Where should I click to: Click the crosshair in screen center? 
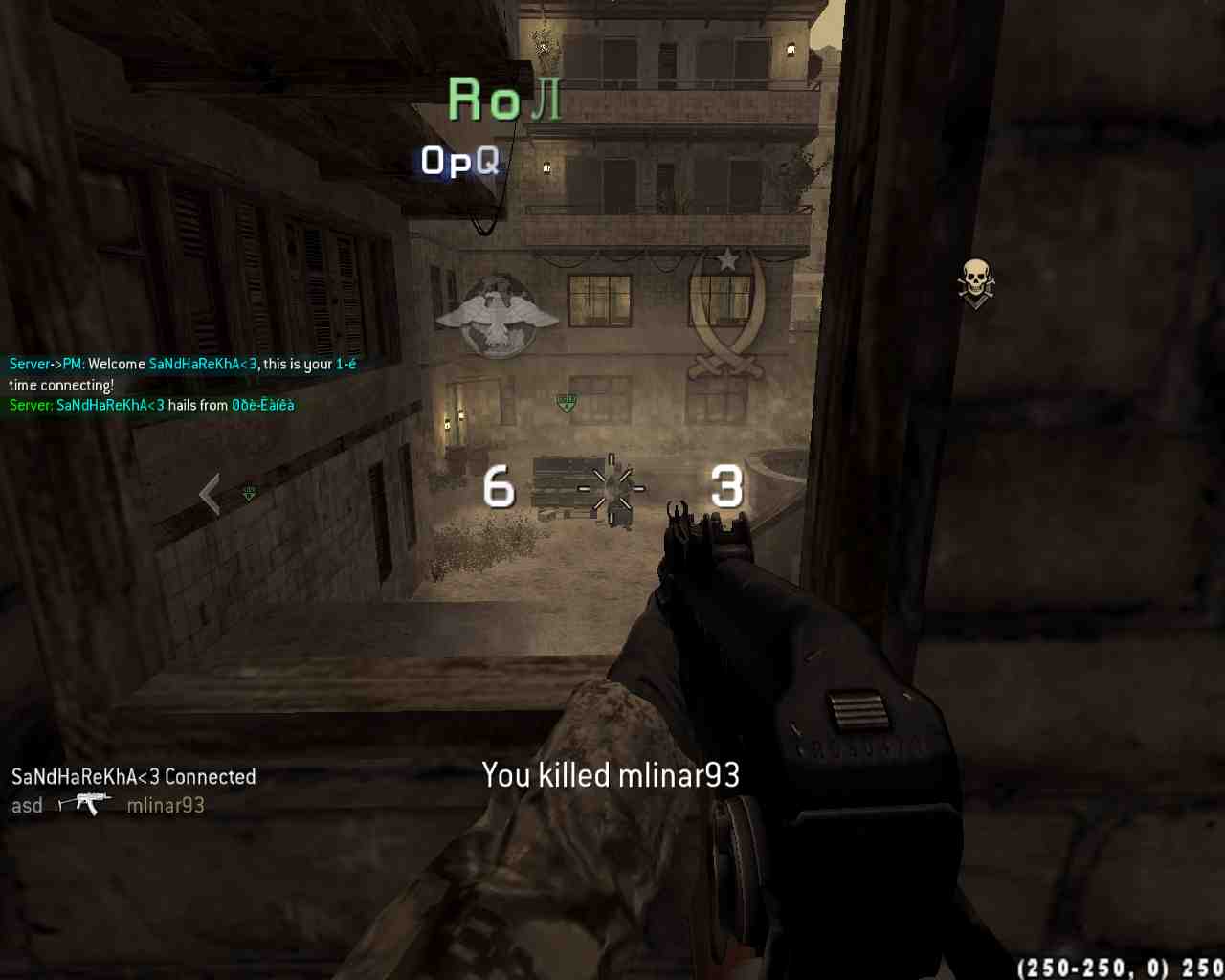610,488
